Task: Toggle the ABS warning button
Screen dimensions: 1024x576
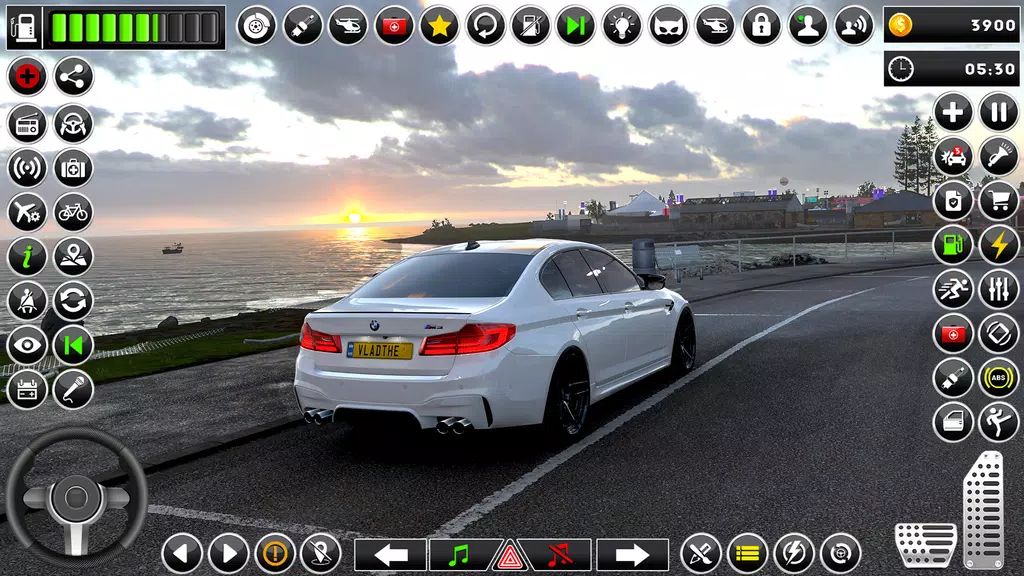Action: click(998, 378)
